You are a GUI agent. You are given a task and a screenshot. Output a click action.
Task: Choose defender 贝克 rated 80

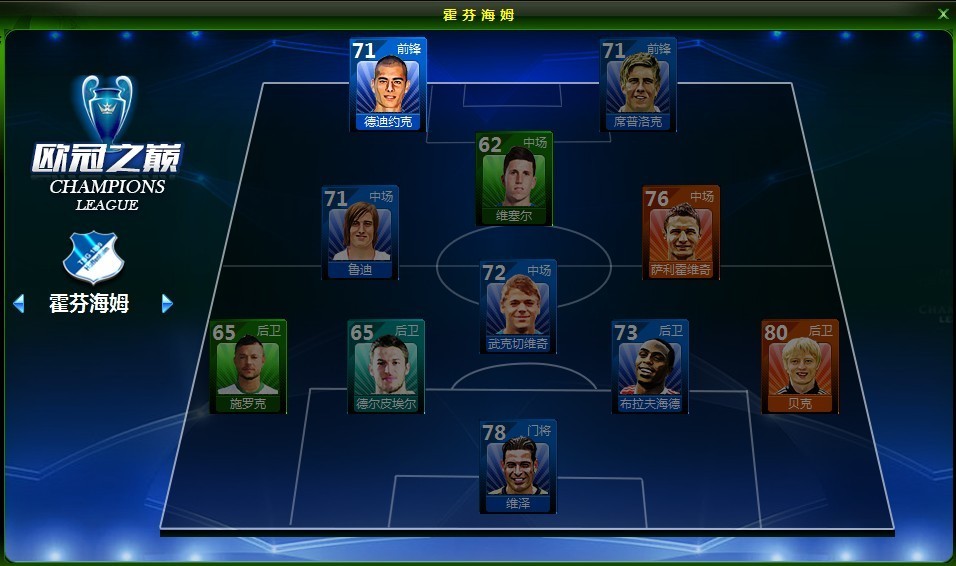click(799, 366)
